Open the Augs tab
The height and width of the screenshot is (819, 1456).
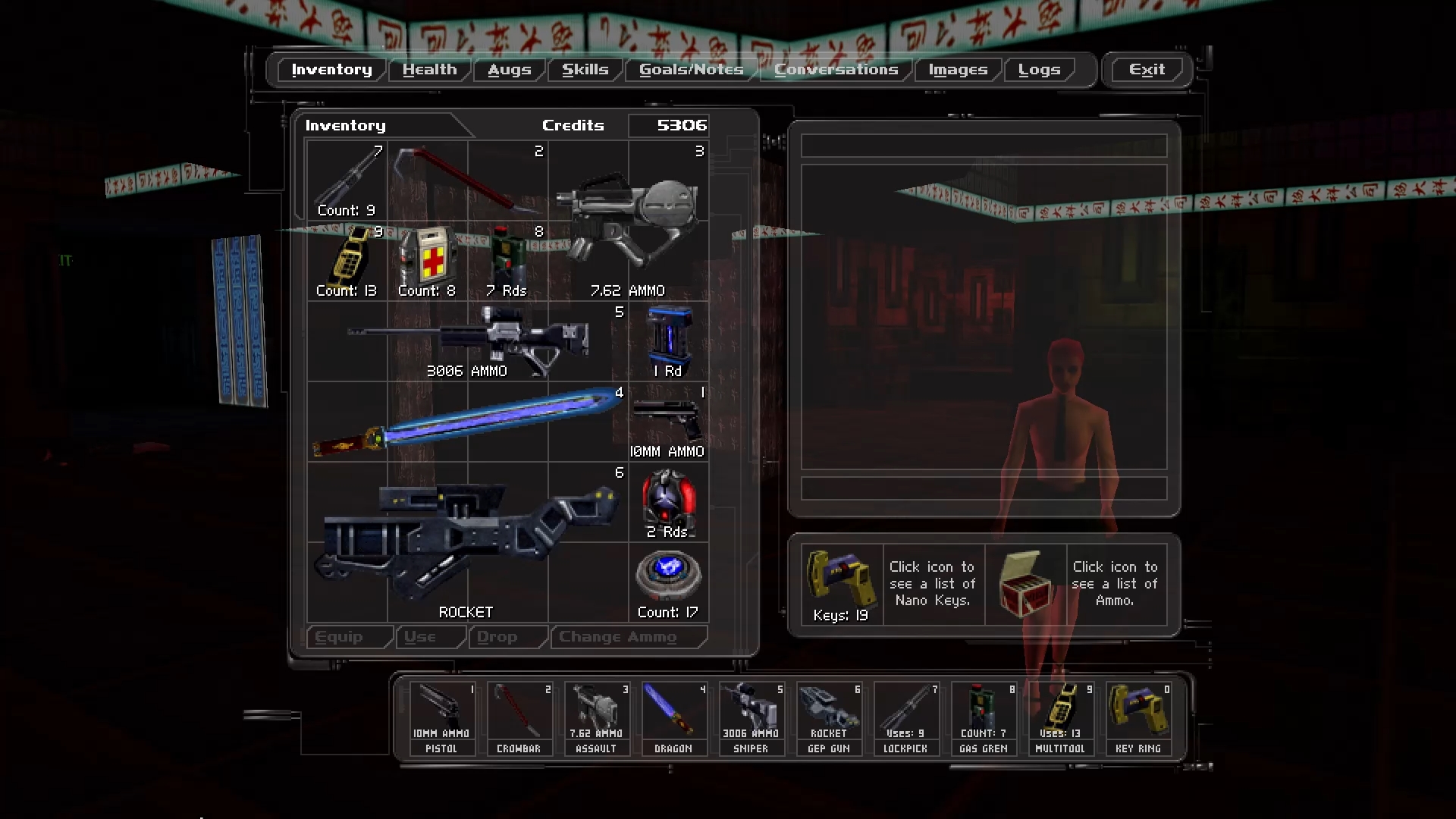[509, 70]
